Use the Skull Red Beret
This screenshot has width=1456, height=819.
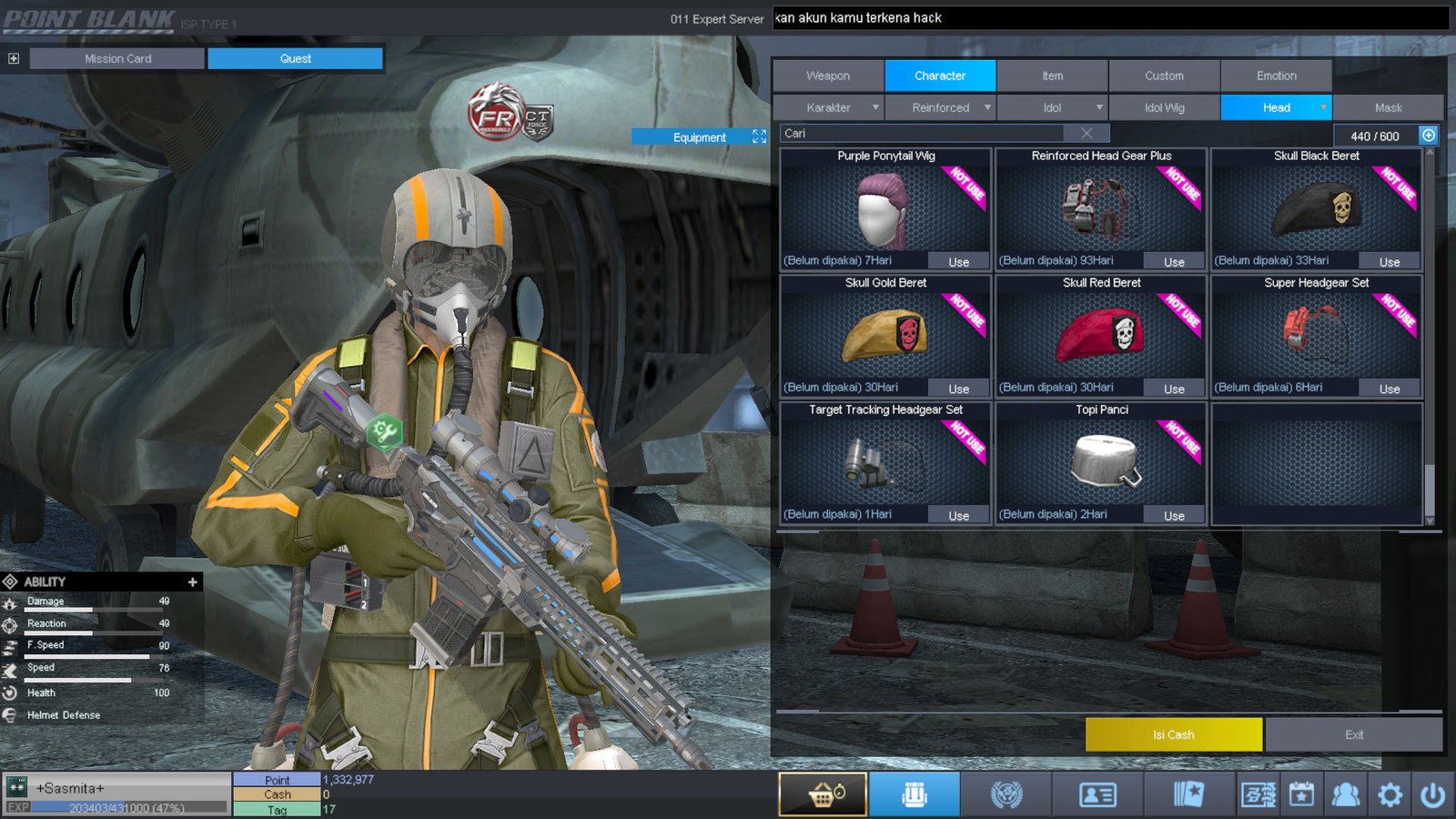[x=1174, y=389]
